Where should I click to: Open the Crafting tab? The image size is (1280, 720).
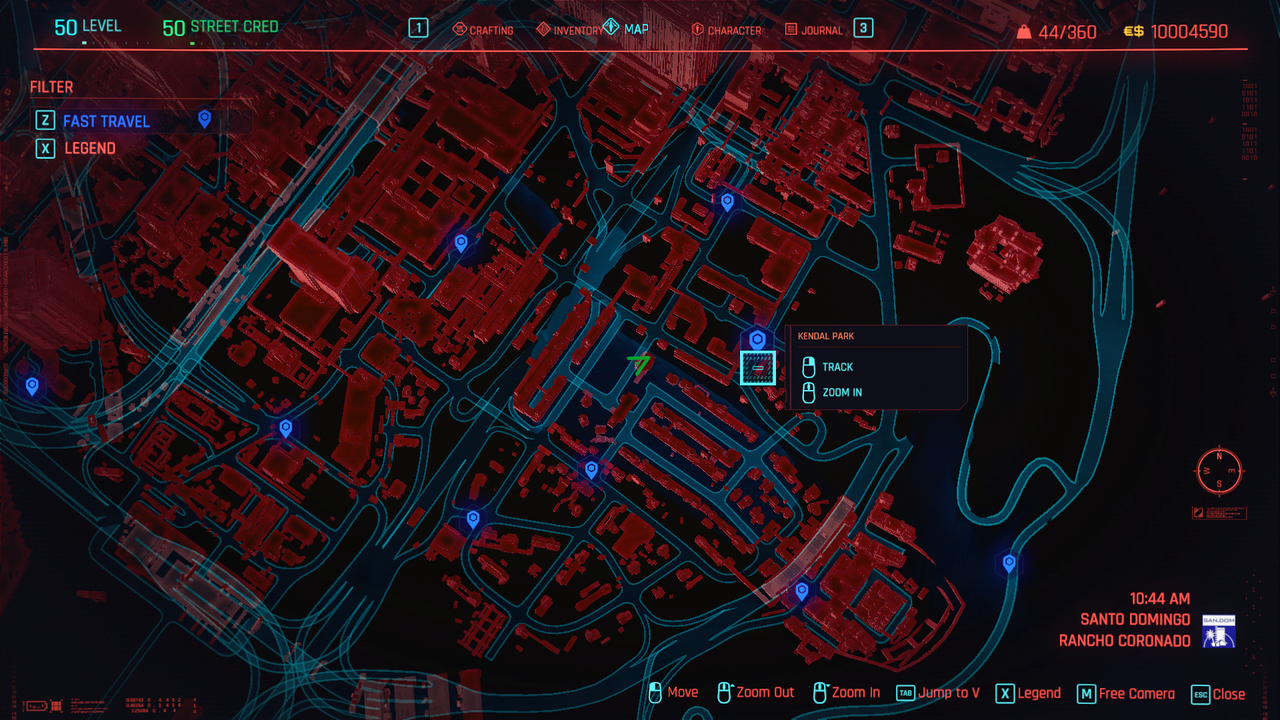tap(483, 30)
